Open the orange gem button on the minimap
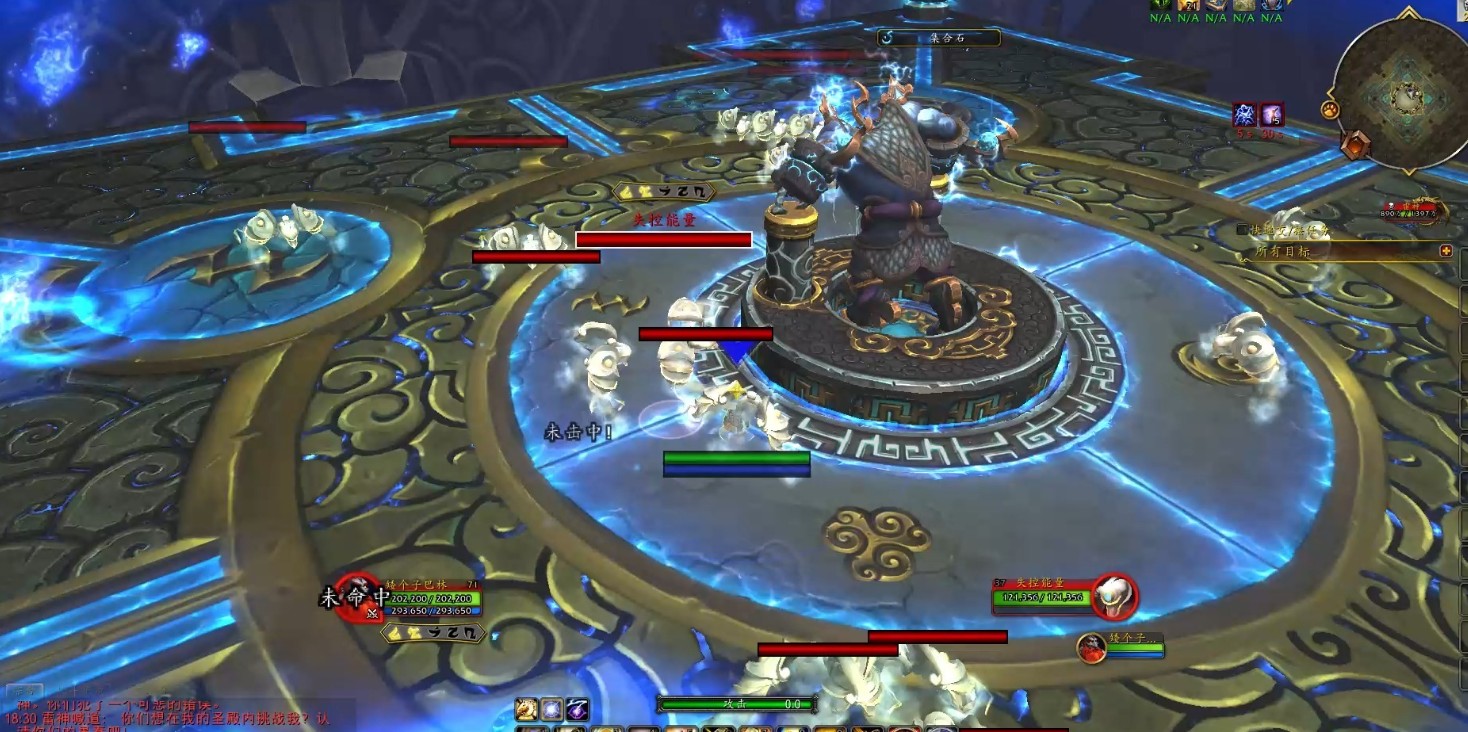Screen dimensions: 1468x732 (1355, 146)
